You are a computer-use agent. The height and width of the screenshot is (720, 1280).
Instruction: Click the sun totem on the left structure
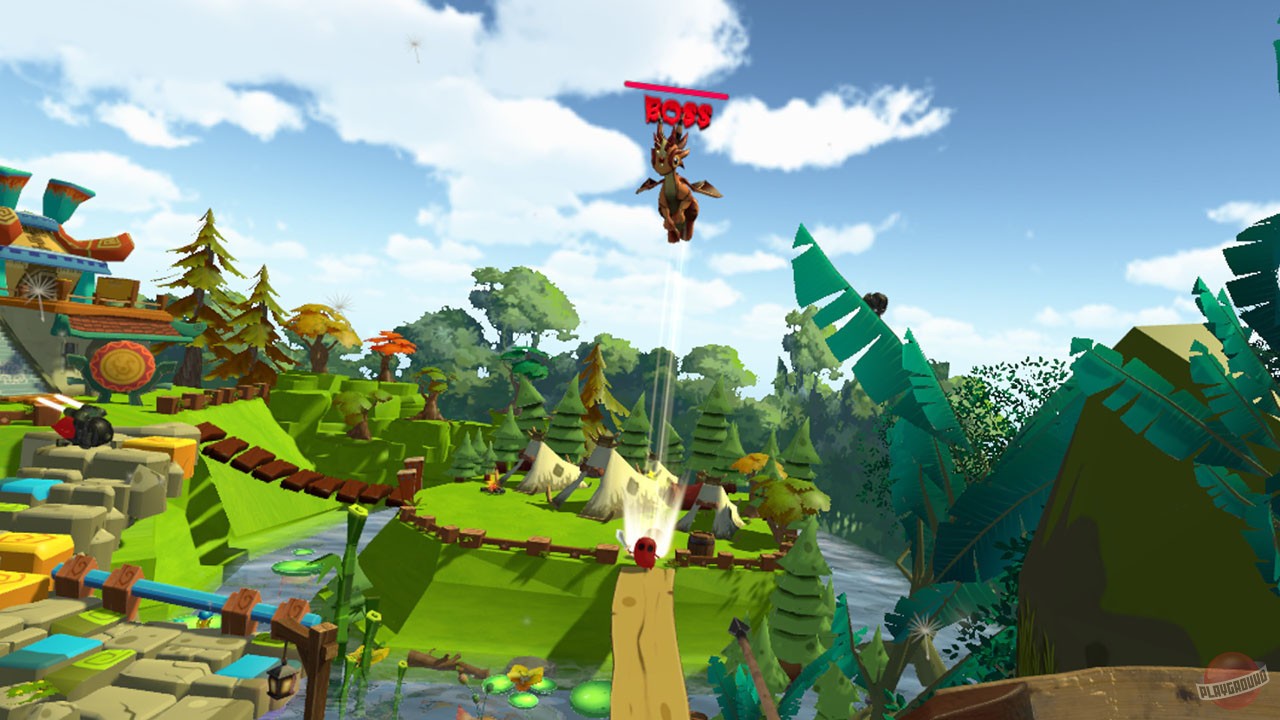[120, 368]
